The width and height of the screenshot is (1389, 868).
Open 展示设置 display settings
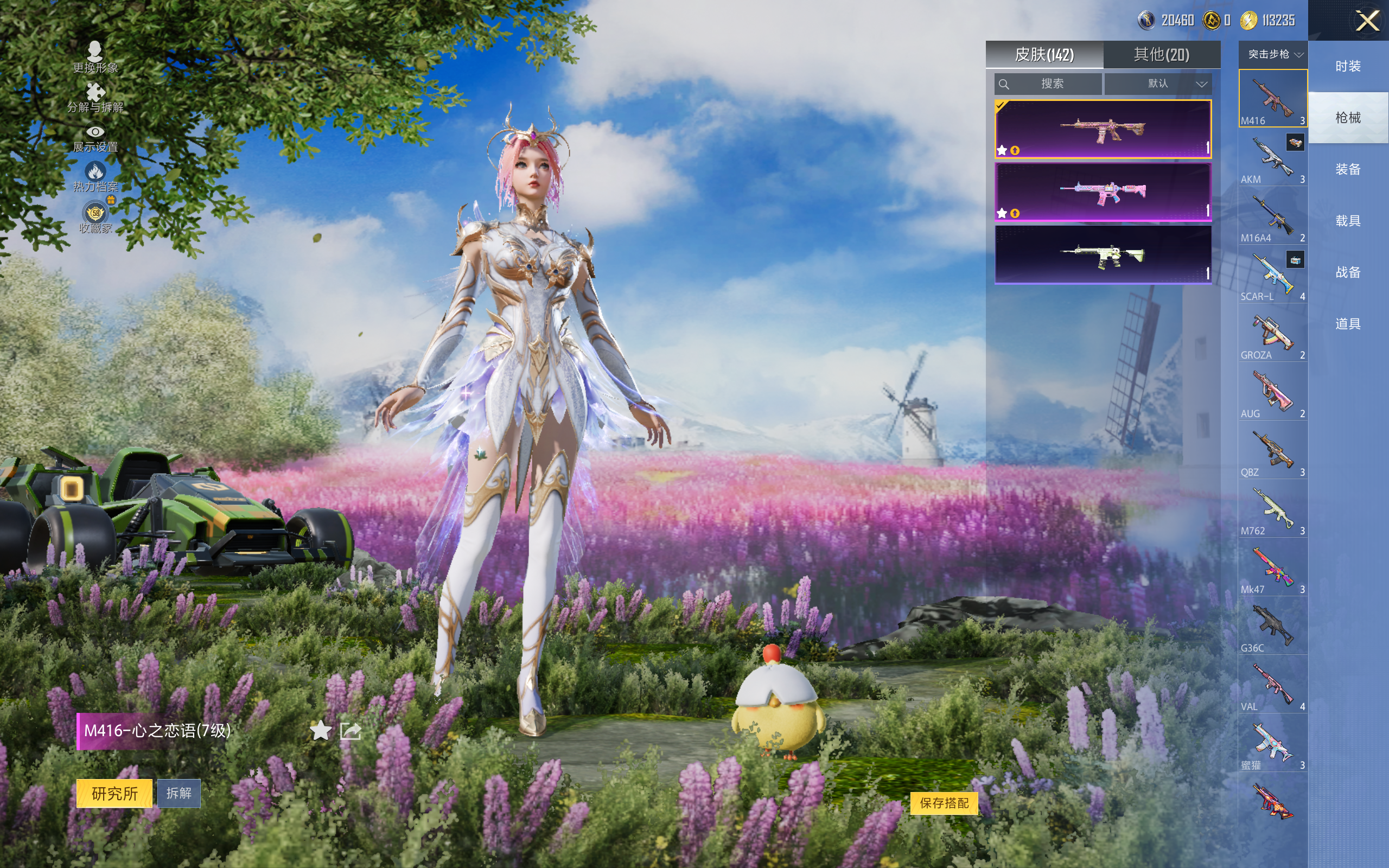coord(95,138)
